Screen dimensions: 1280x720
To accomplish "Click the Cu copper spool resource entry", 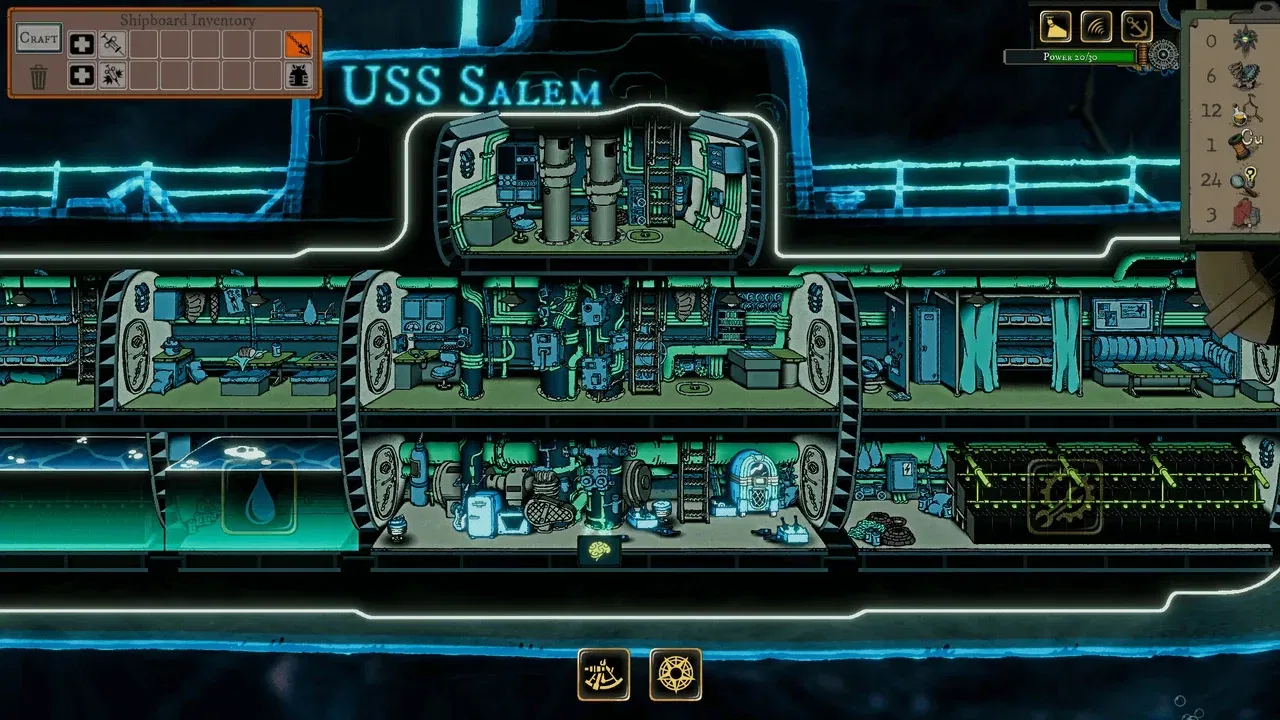I will [1242, 145].
